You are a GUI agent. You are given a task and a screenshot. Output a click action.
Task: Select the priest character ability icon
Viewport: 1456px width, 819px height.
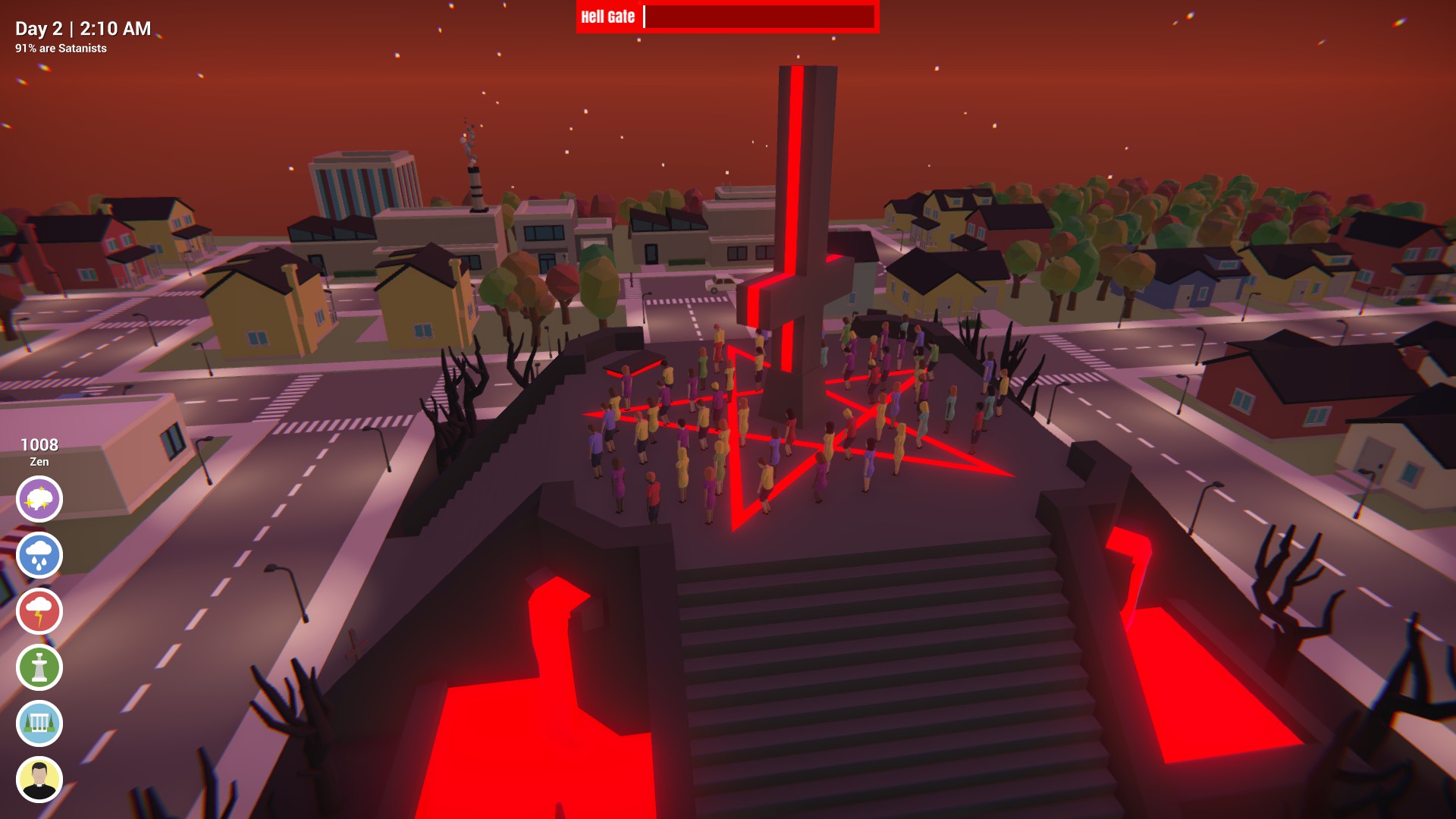pos(41,779)
